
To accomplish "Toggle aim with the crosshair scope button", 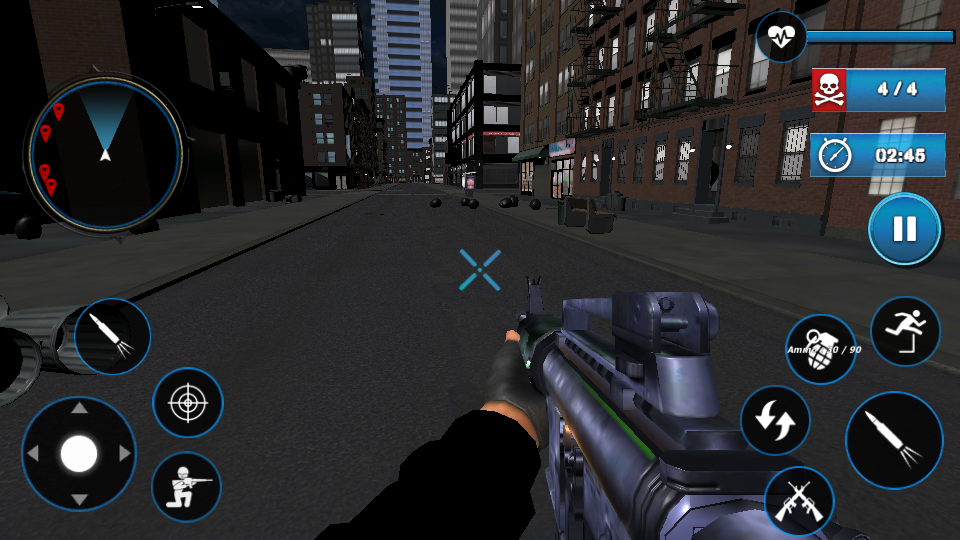I will [x=187, y=403].
